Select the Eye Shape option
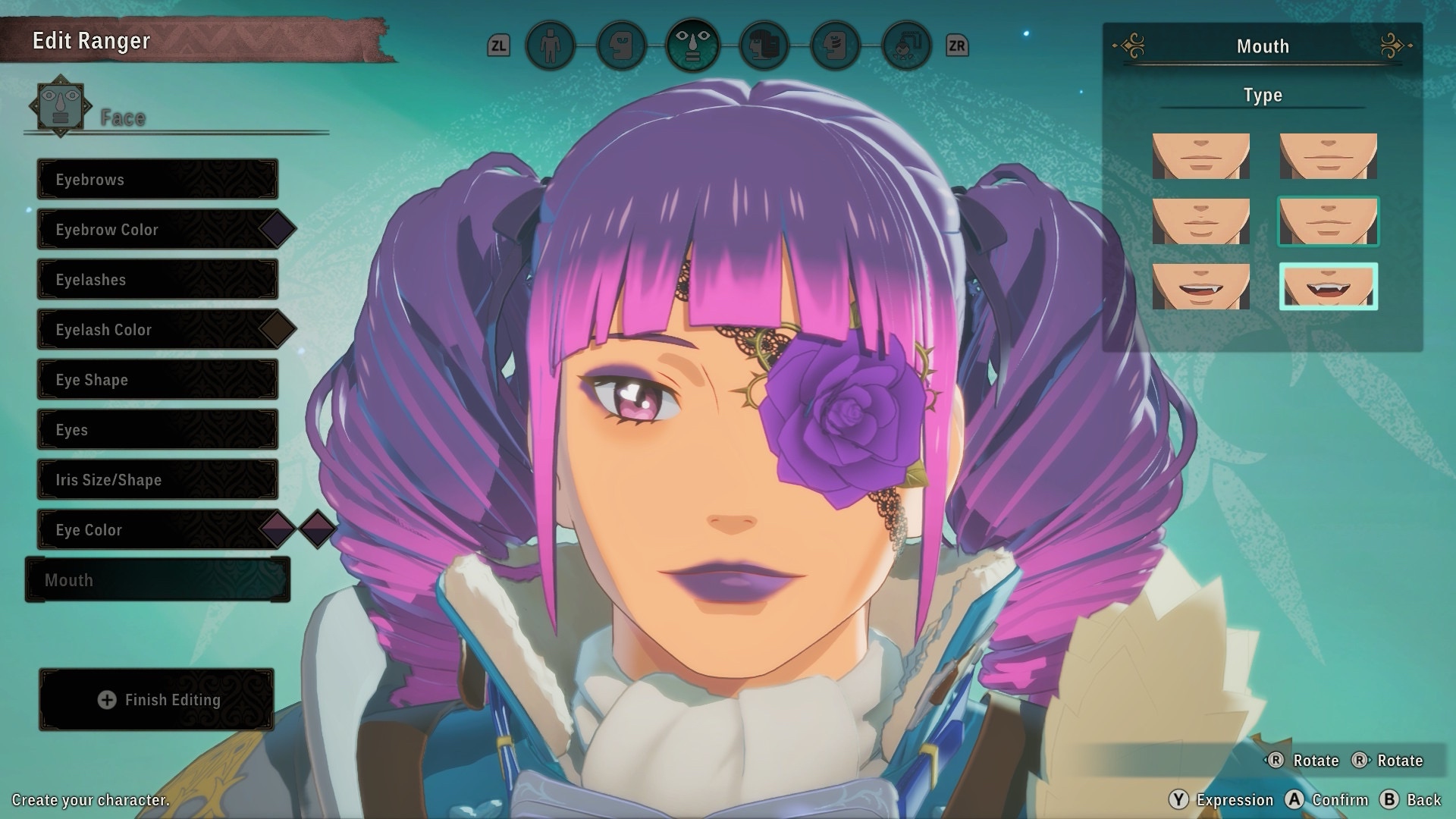The width and height of the screenshot is (1456, 819). coord(158,380)
